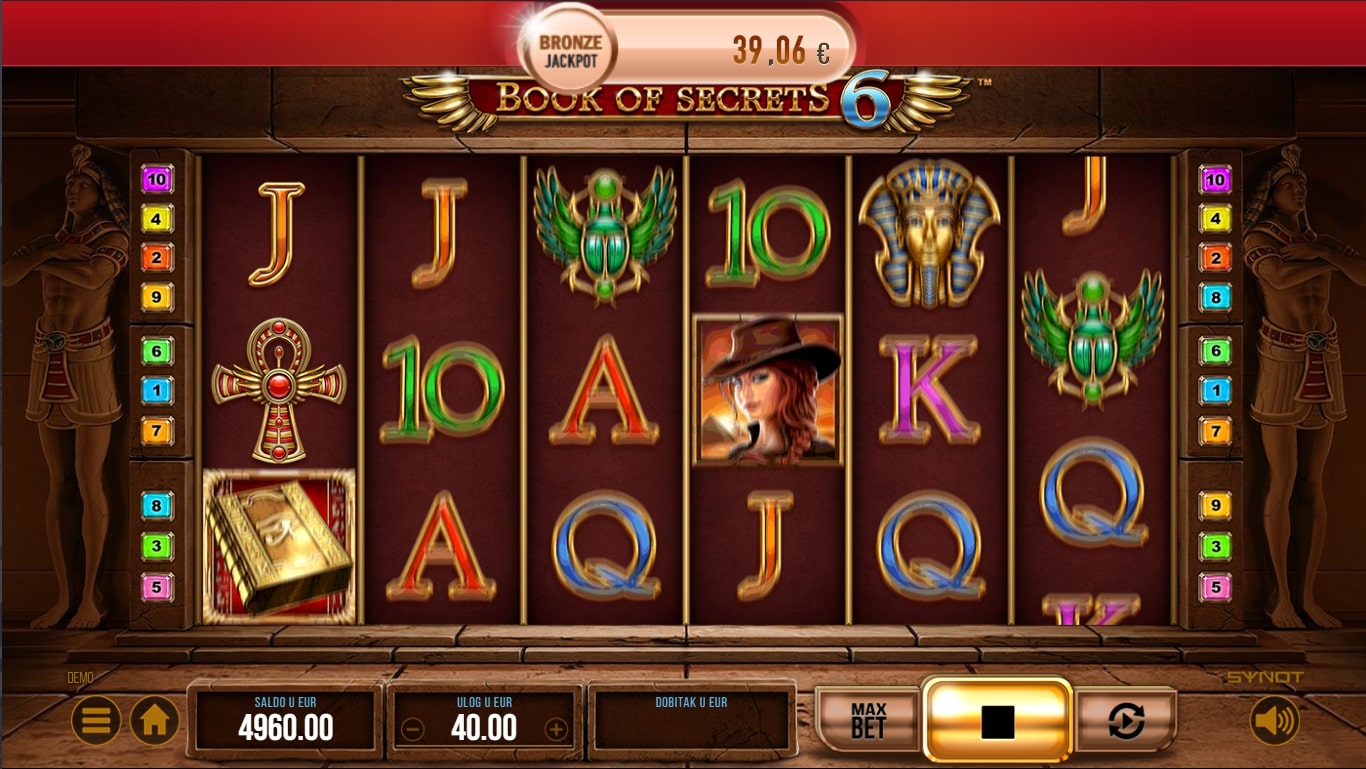Image resolution: width=1366 pixels, height=769 pixels.
Task: Open the Bronze Jackpot banner
Action: point(686,50)
